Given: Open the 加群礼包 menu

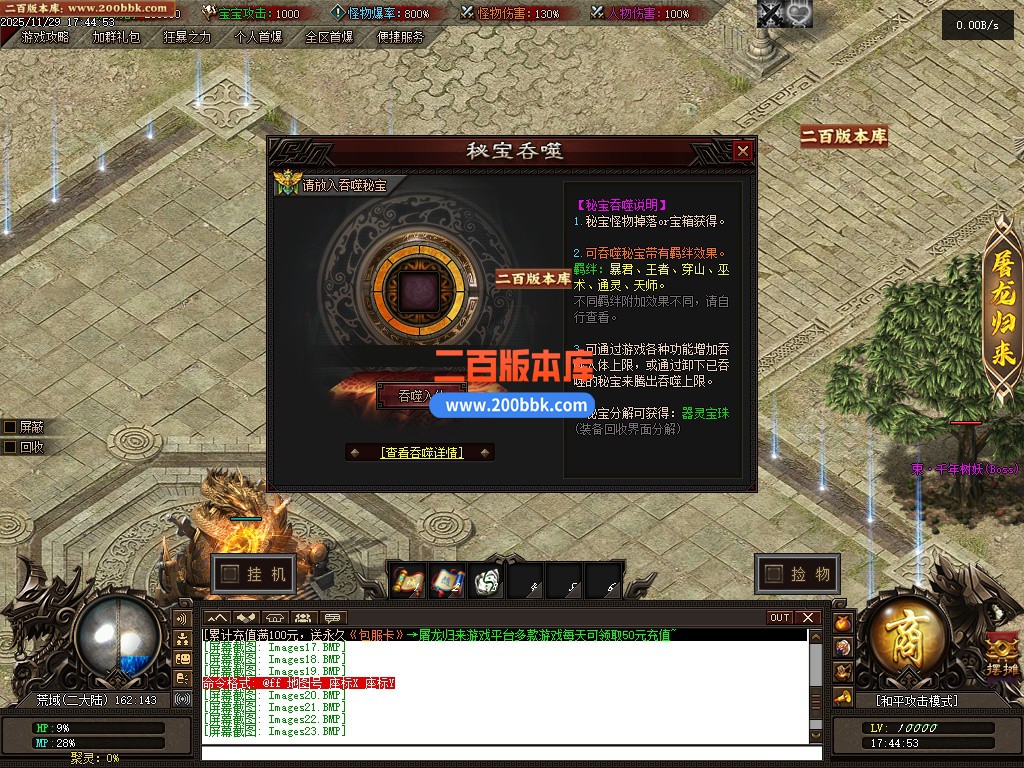Looking at the screenshot, I should click(116, 37).
